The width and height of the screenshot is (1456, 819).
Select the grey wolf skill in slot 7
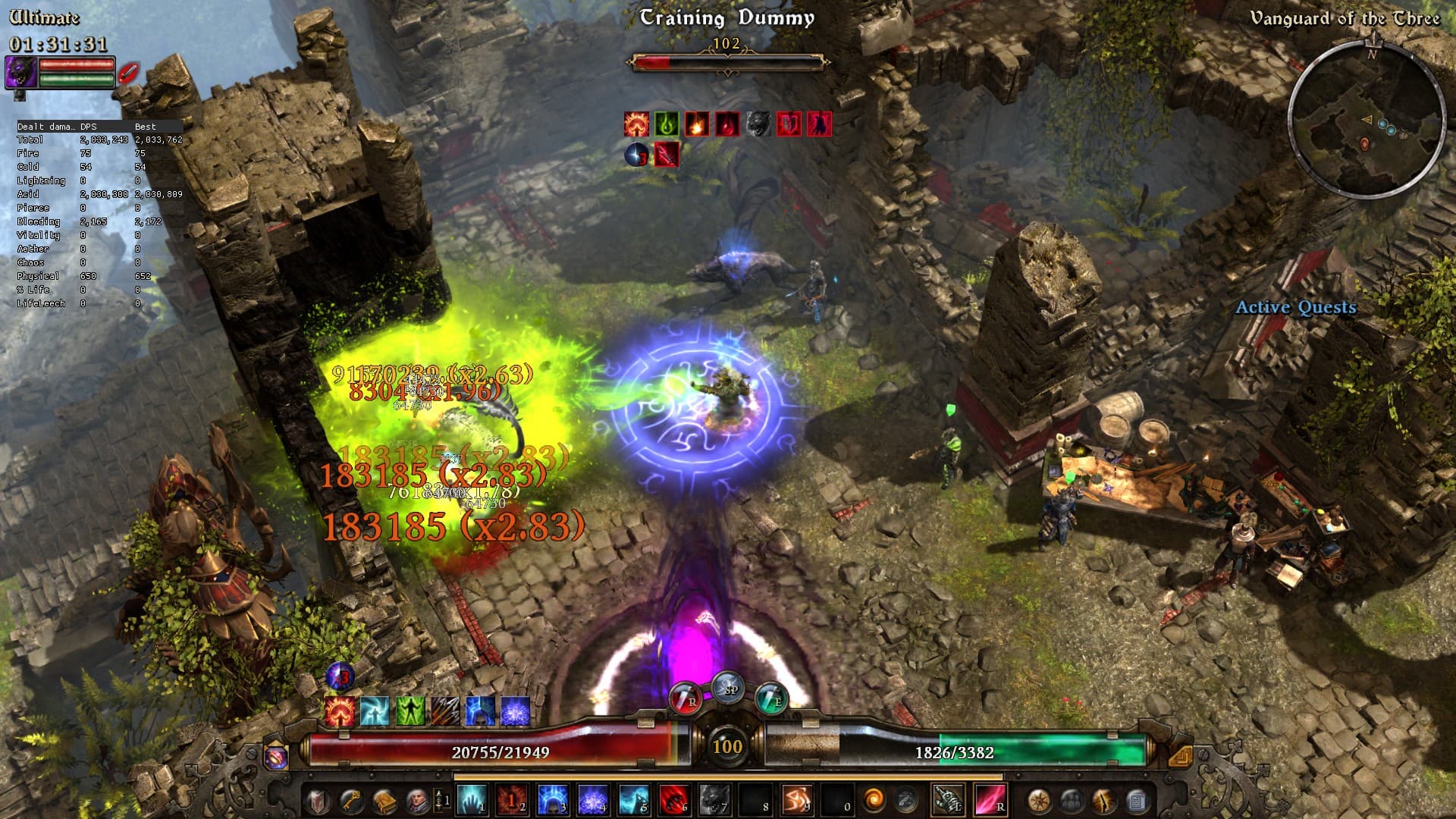click(x=714, y=800)
